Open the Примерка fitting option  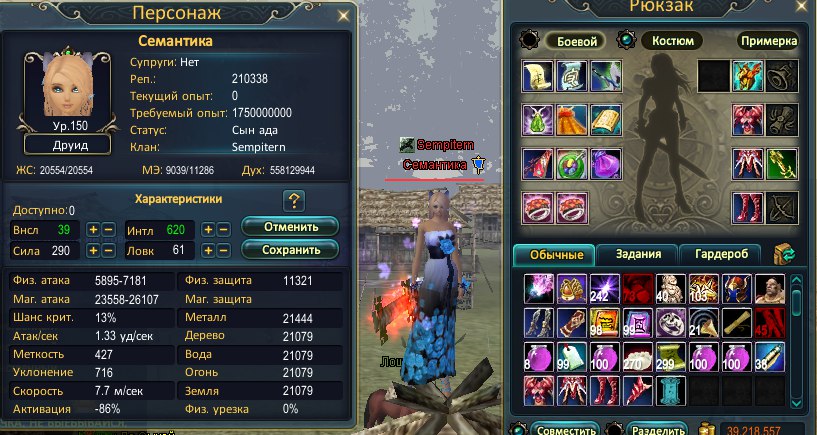(x=768, y=42)
